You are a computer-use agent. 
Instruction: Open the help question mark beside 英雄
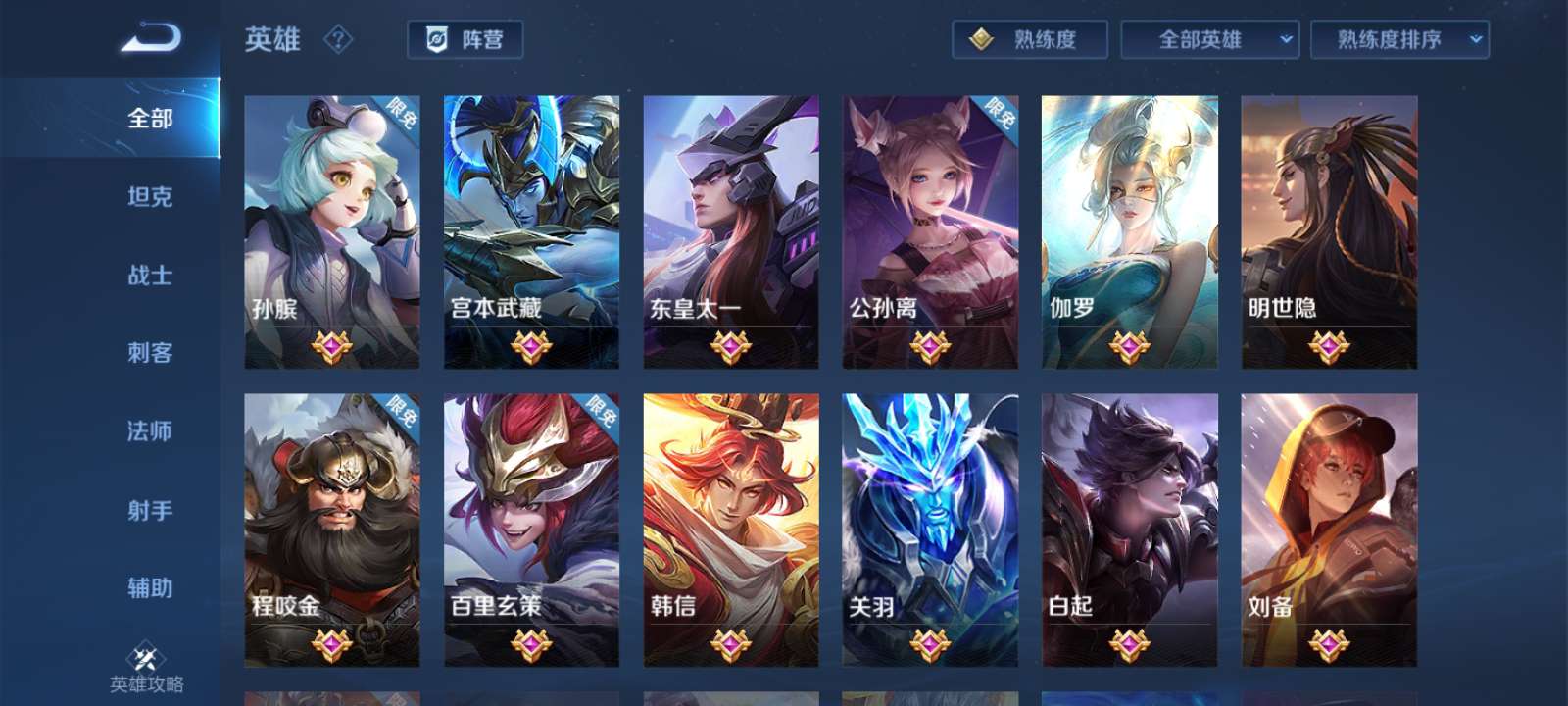337,40
